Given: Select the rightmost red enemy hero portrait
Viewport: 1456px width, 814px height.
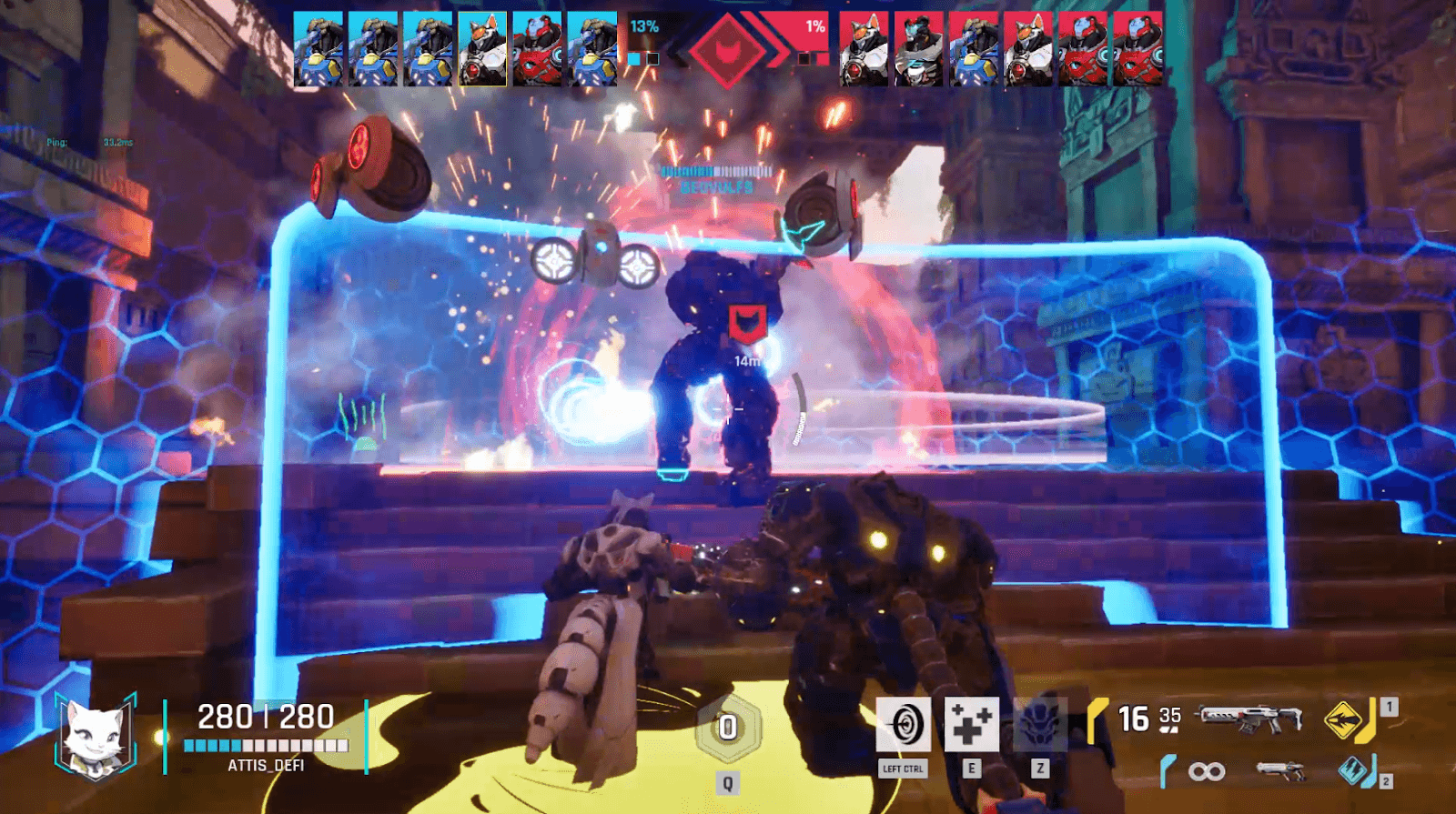Looking at the screenshot, I should pos(1137,47).
